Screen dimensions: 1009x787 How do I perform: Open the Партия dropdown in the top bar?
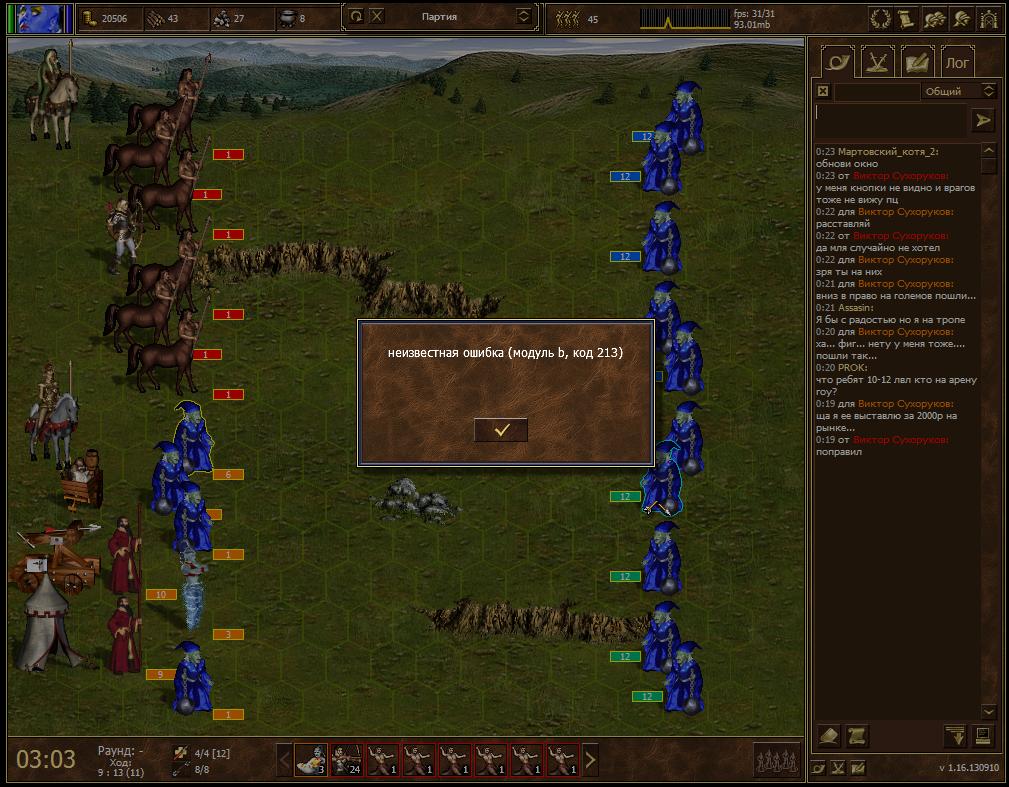coord(524,16)
